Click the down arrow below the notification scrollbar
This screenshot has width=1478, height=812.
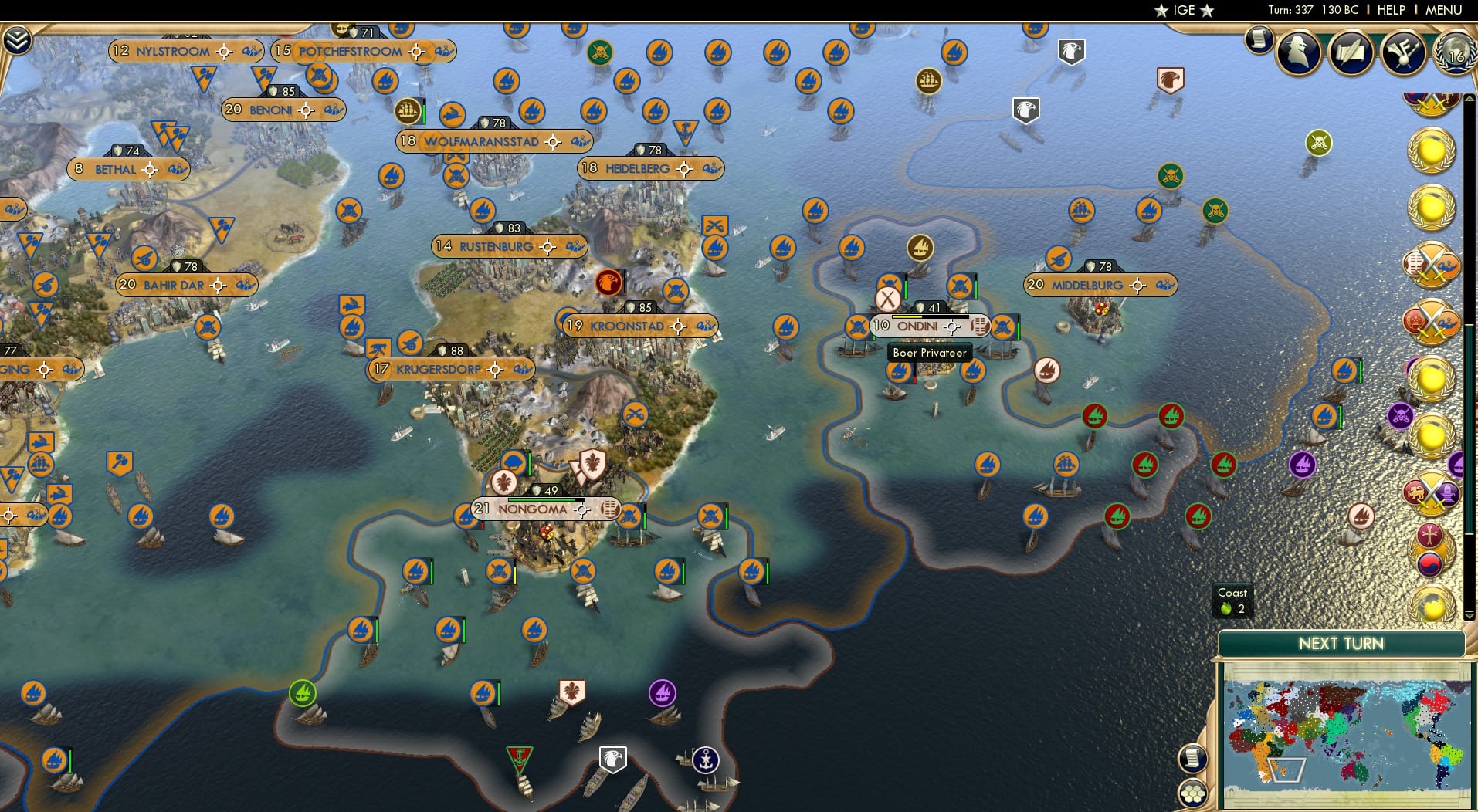click(x=1469, y=615)
